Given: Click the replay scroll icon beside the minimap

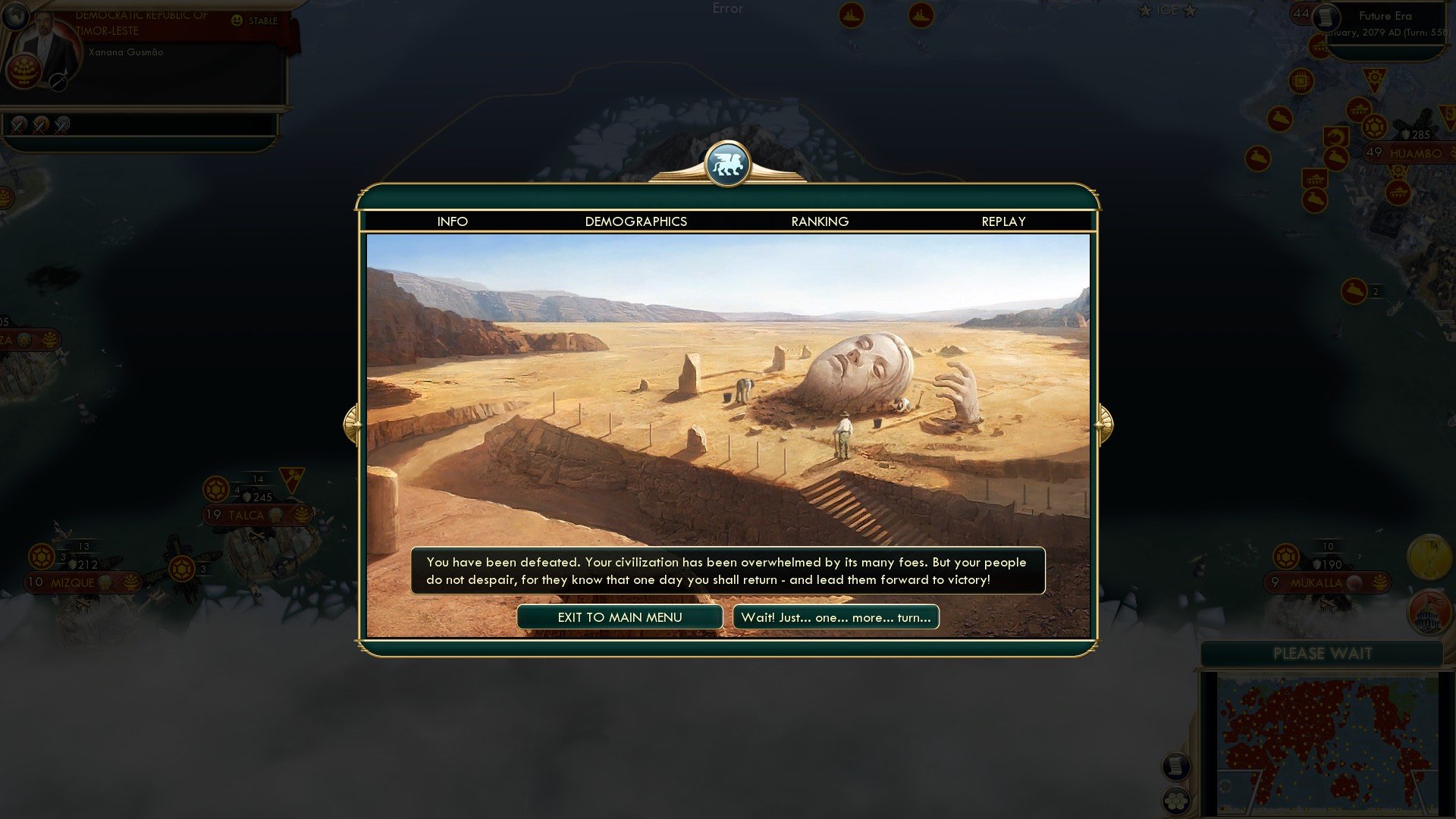Looking at the screenshot, I should coord(1176,766).
